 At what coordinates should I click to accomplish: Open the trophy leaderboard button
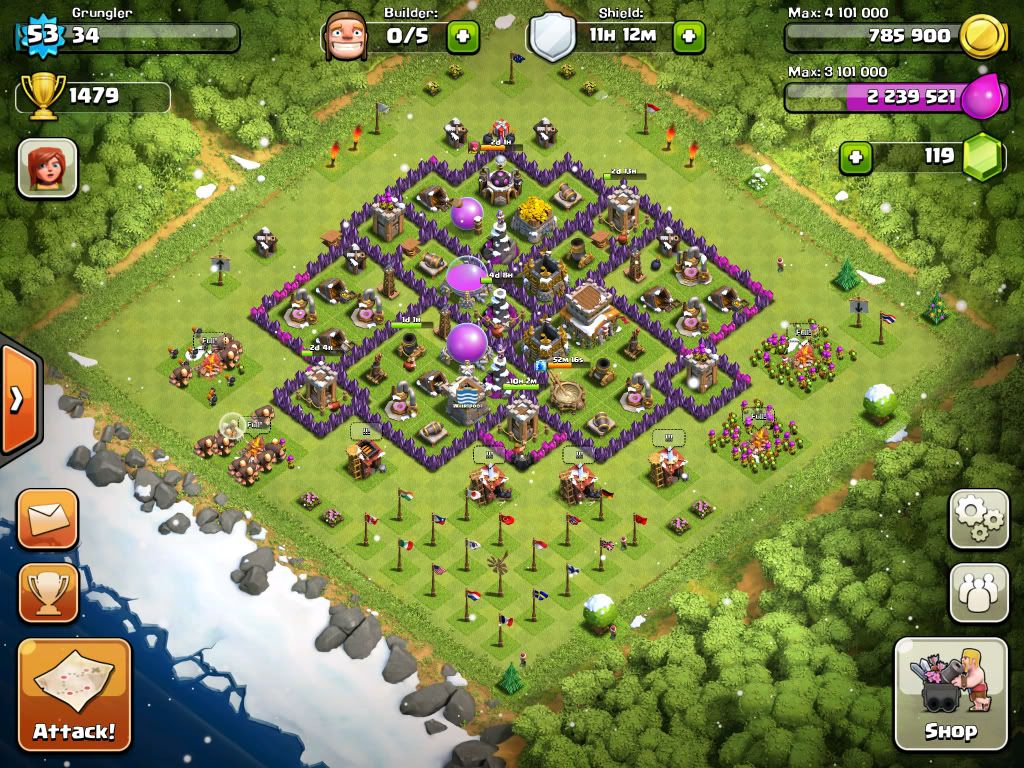pyautogui.click(x=47, y=592)
